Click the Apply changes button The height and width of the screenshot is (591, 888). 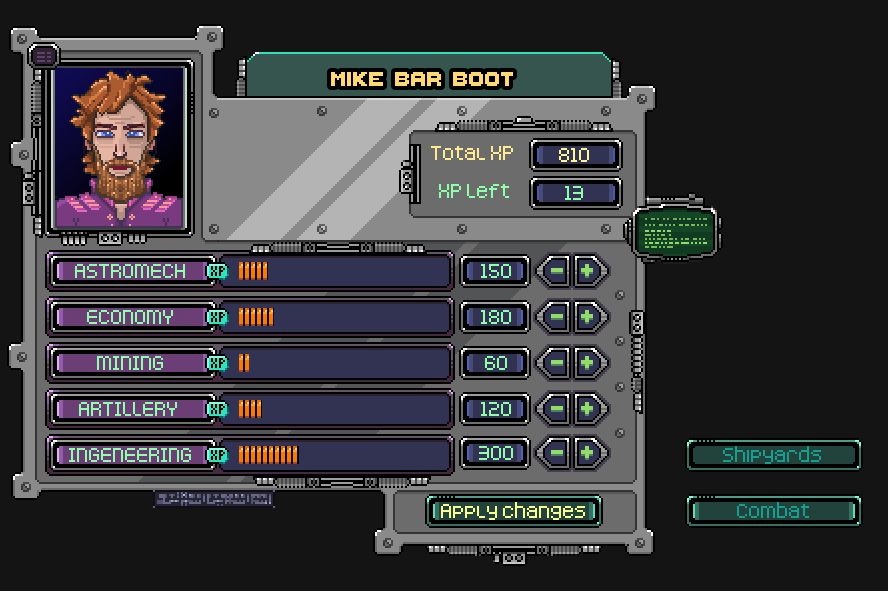(x=514, y=511)
